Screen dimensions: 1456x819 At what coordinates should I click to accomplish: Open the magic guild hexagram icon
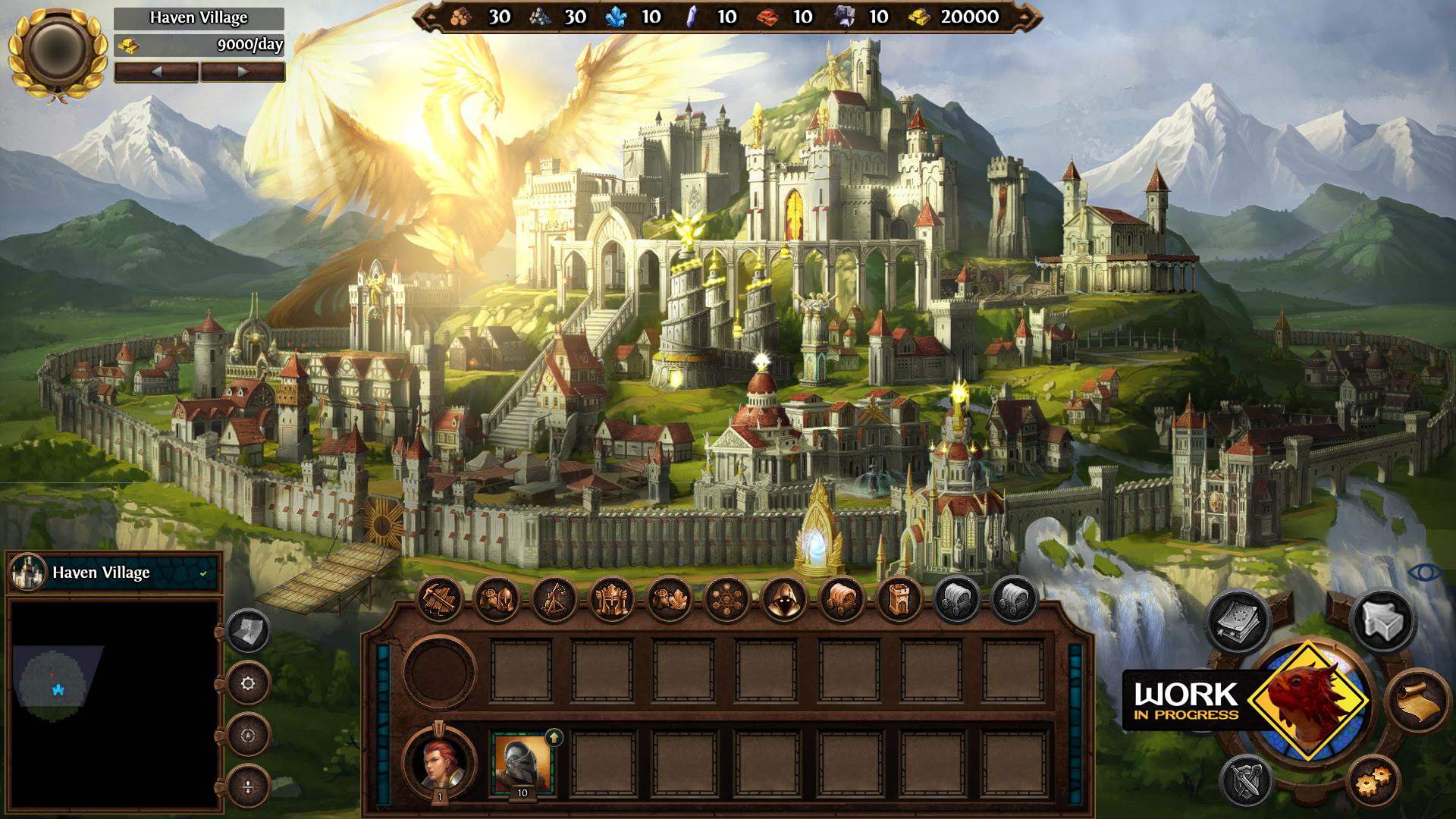coord(726,600)
